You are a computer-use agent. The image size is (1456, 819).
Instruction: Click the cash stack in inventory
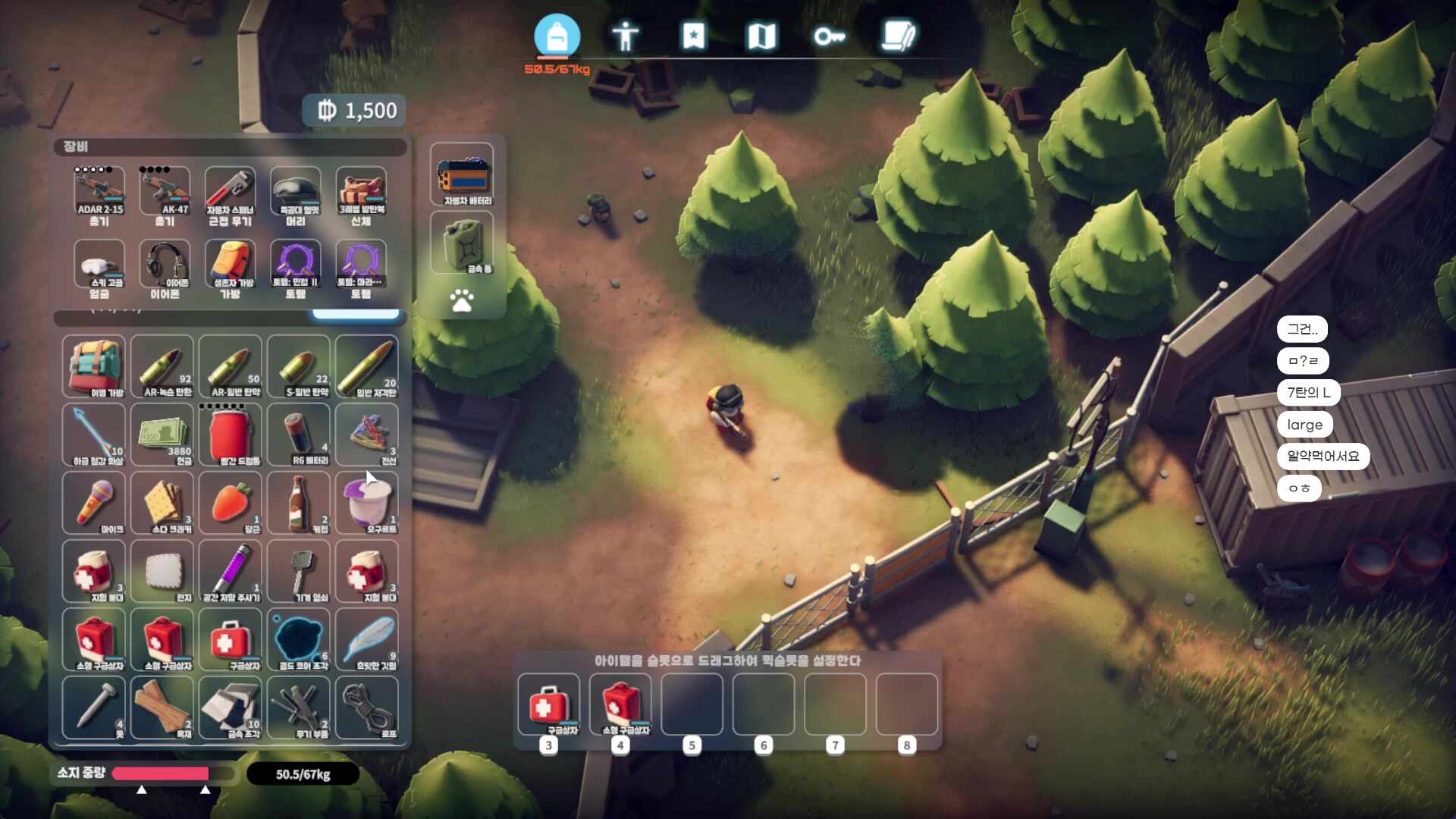pyautogui.click(x=162, y=435)
